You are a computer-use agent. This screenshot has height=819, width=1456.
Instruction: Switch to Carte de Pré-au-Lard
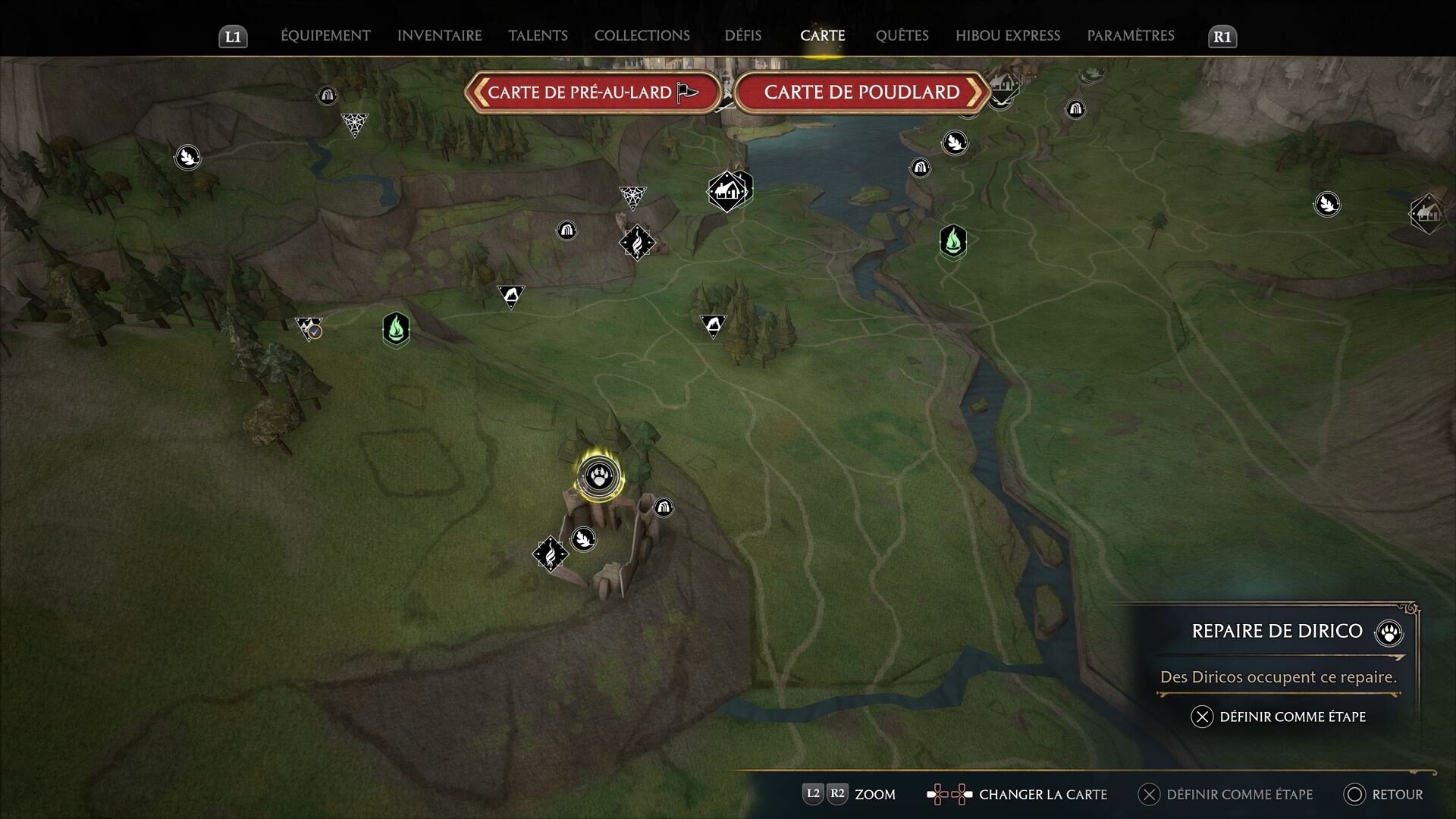click(x=592, y=93)
